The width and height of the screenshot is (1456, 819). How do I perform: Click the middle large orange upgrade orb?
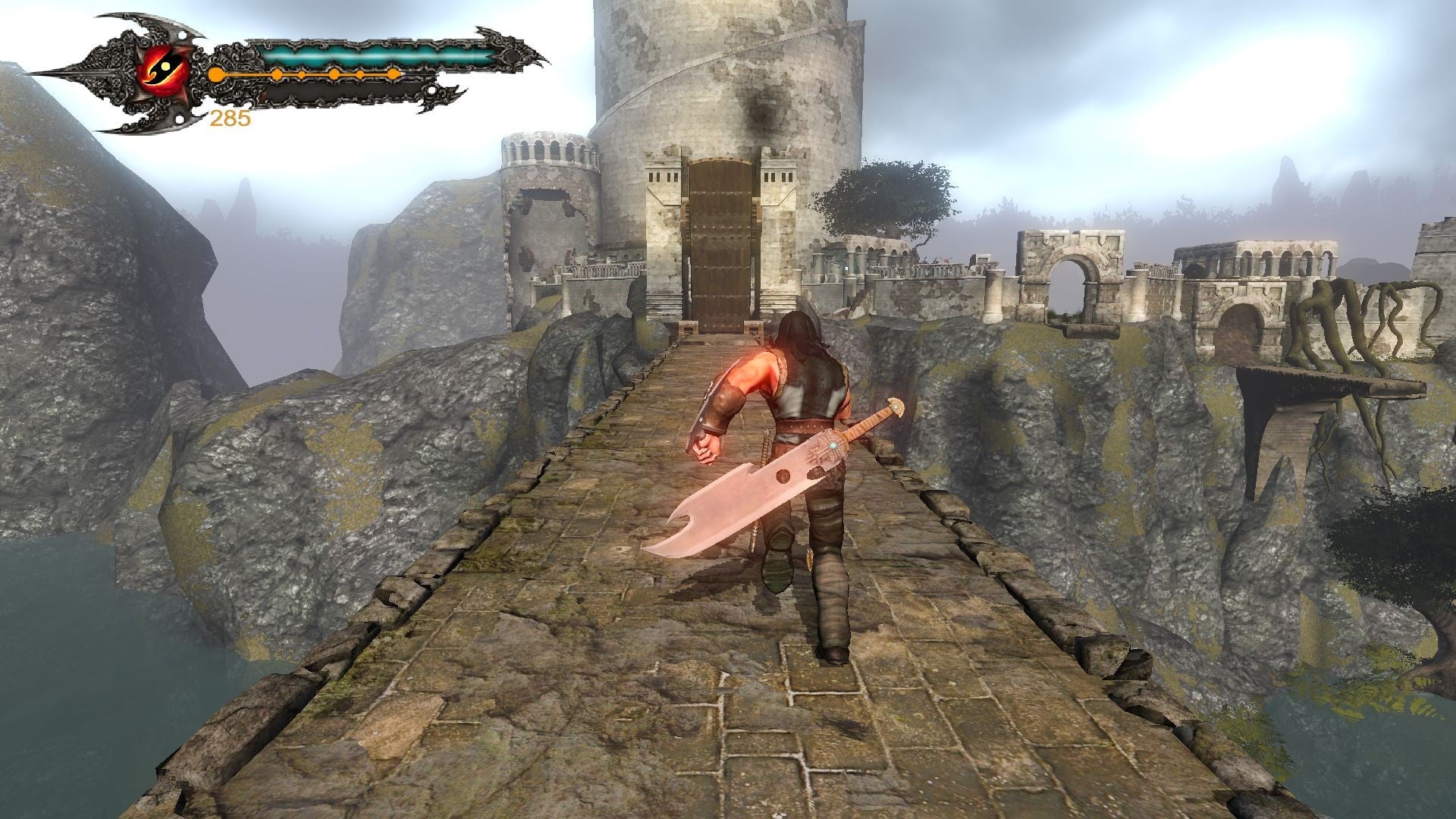coord(333,74)
